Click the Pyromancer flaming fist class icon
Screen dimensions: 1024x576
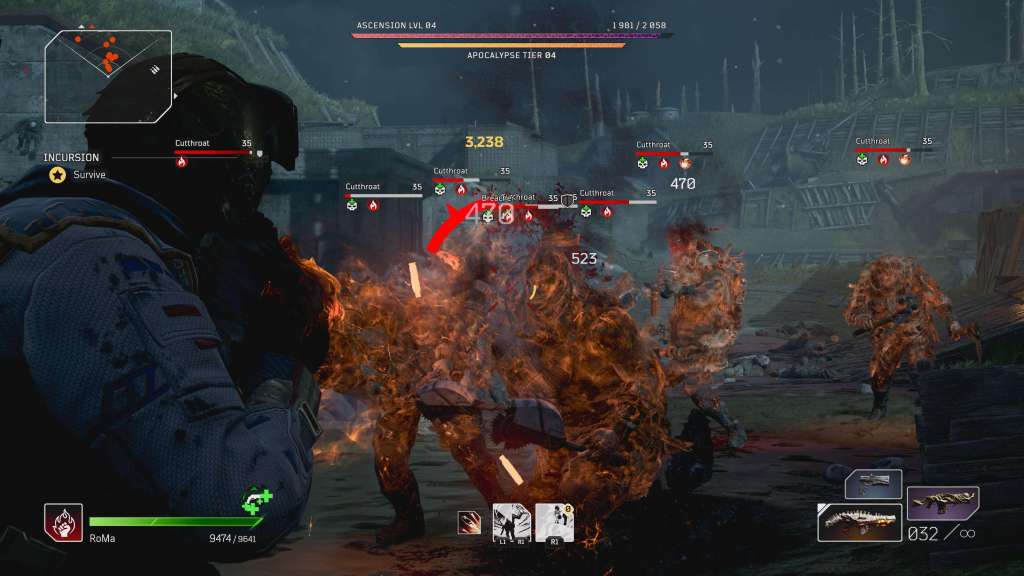pyautogui.click(x=62, y=522)
